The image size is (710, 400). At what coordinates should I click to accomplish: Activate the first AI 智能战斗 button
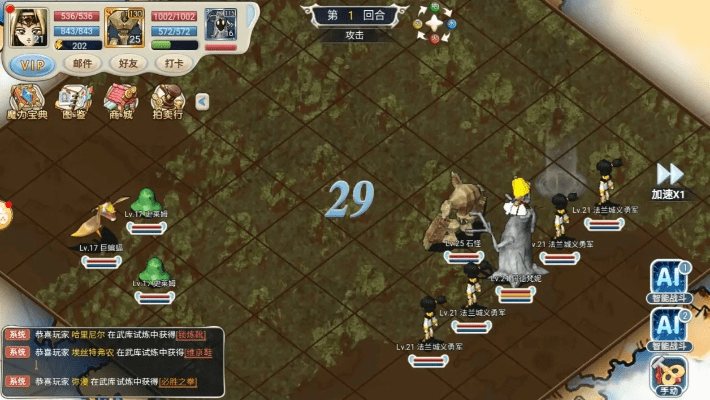668,282
